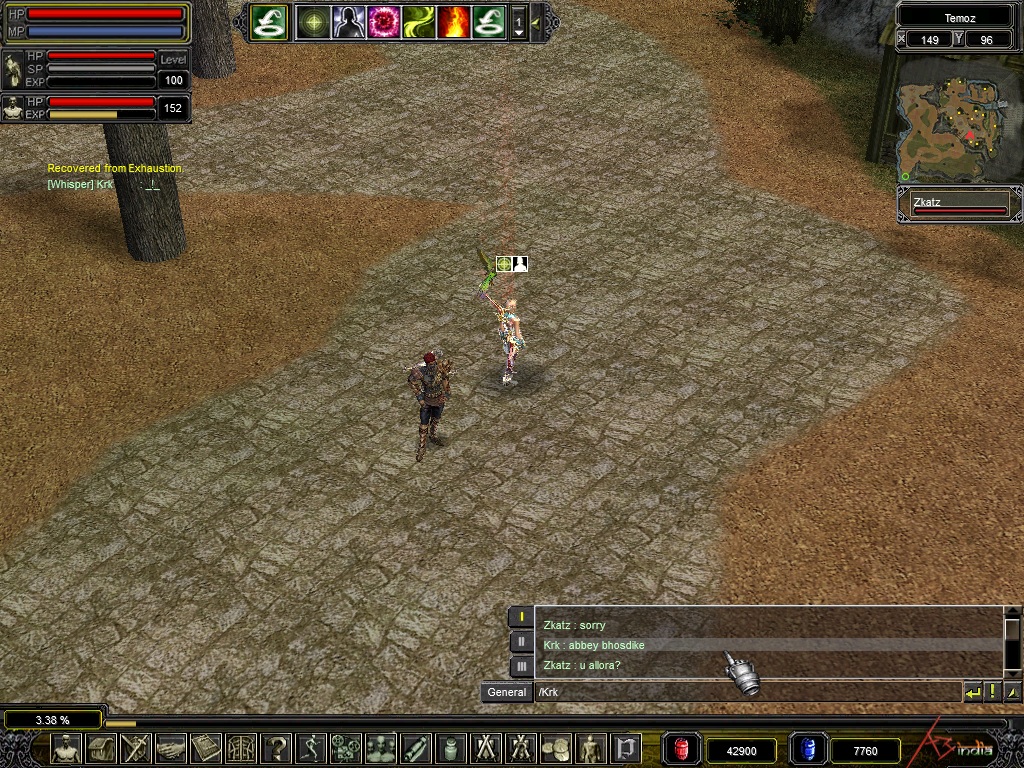Image resolution: width=1024 pixels, height=768 pixels.
Task: Switch to chat tab II
Action: point(521,641)
